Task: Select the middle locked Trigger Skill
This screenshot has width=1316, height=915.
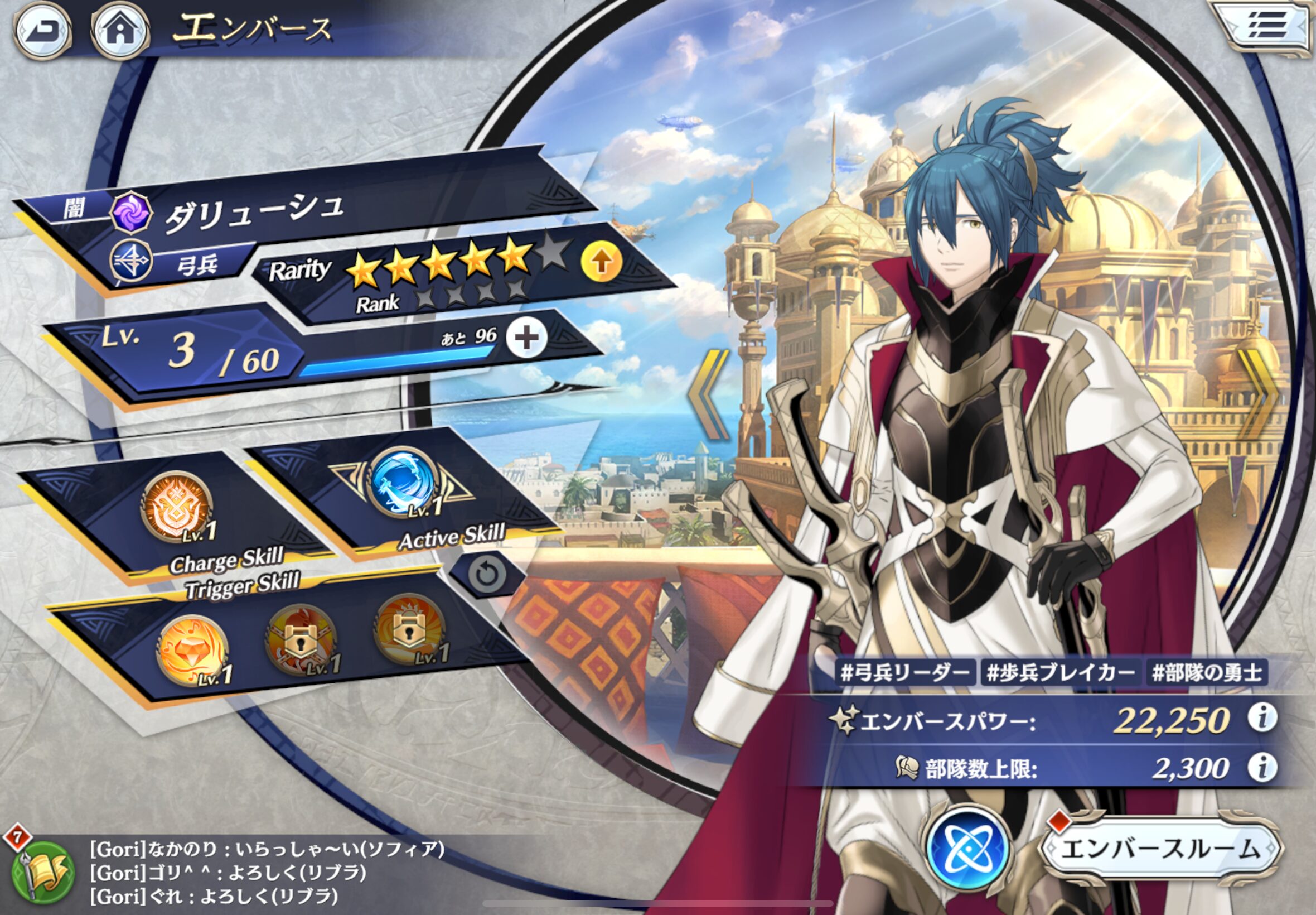Action: point(300,640)
